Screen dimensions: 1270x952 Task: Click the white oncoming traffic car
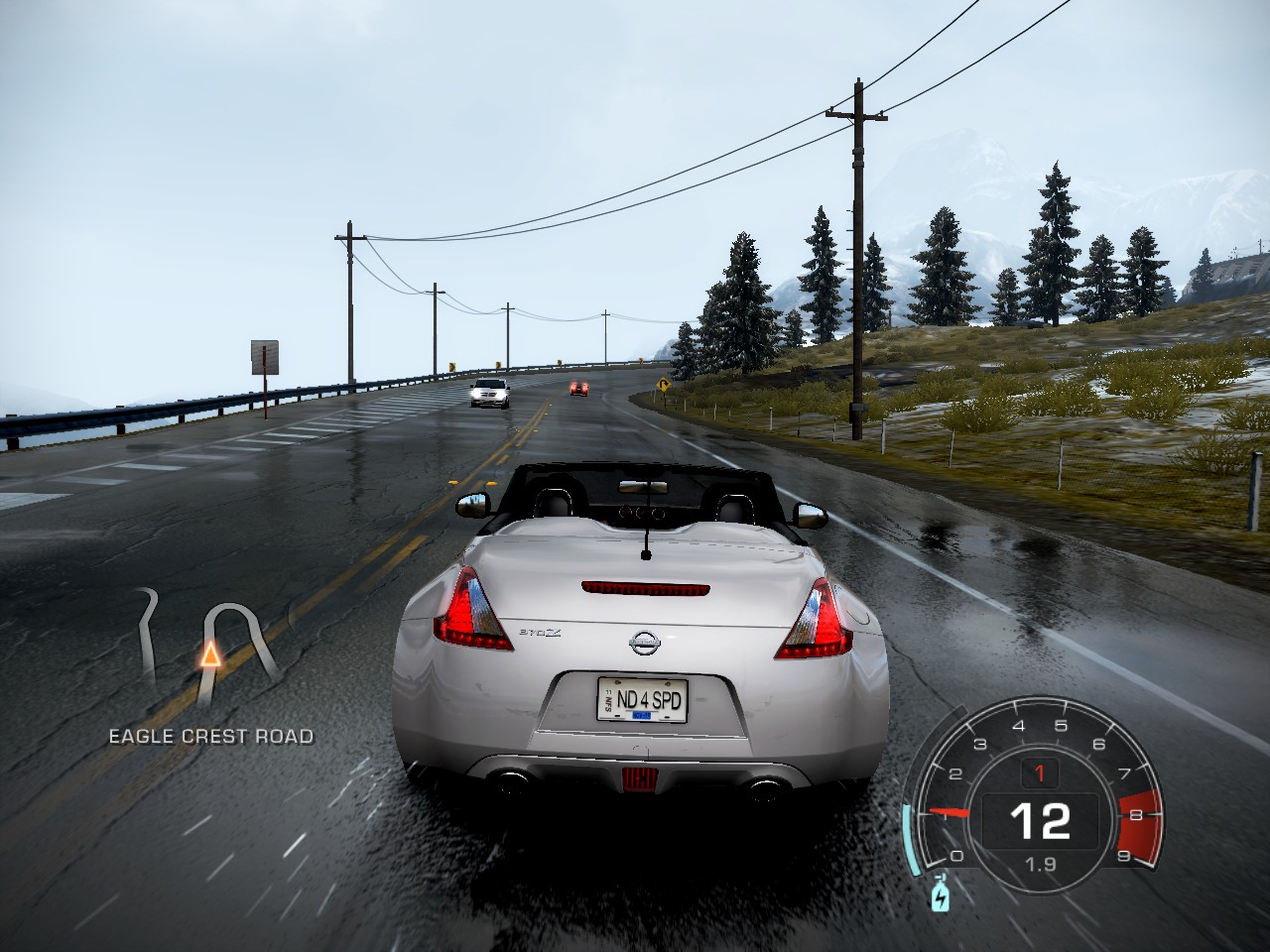pyautogui.click(x=487, y=395)
